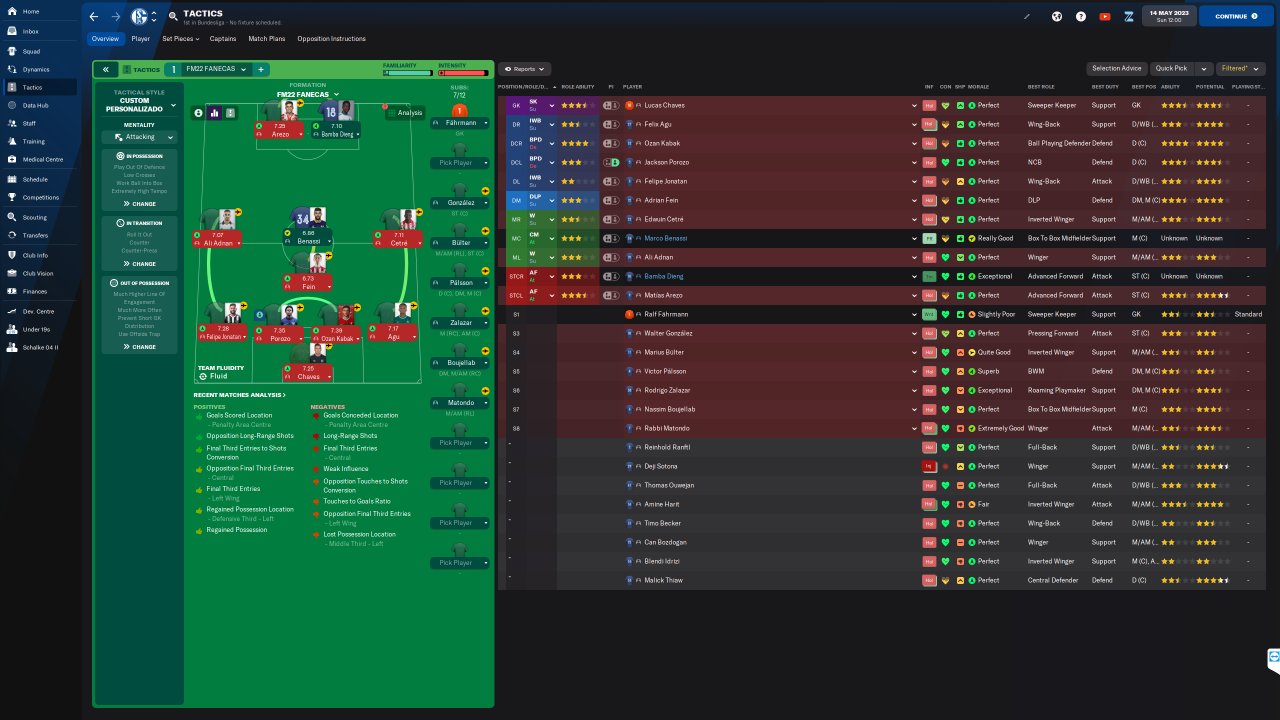Open the Filtered dropdown
Screen dimensions: 1280x720
[x=1239, y=69]
